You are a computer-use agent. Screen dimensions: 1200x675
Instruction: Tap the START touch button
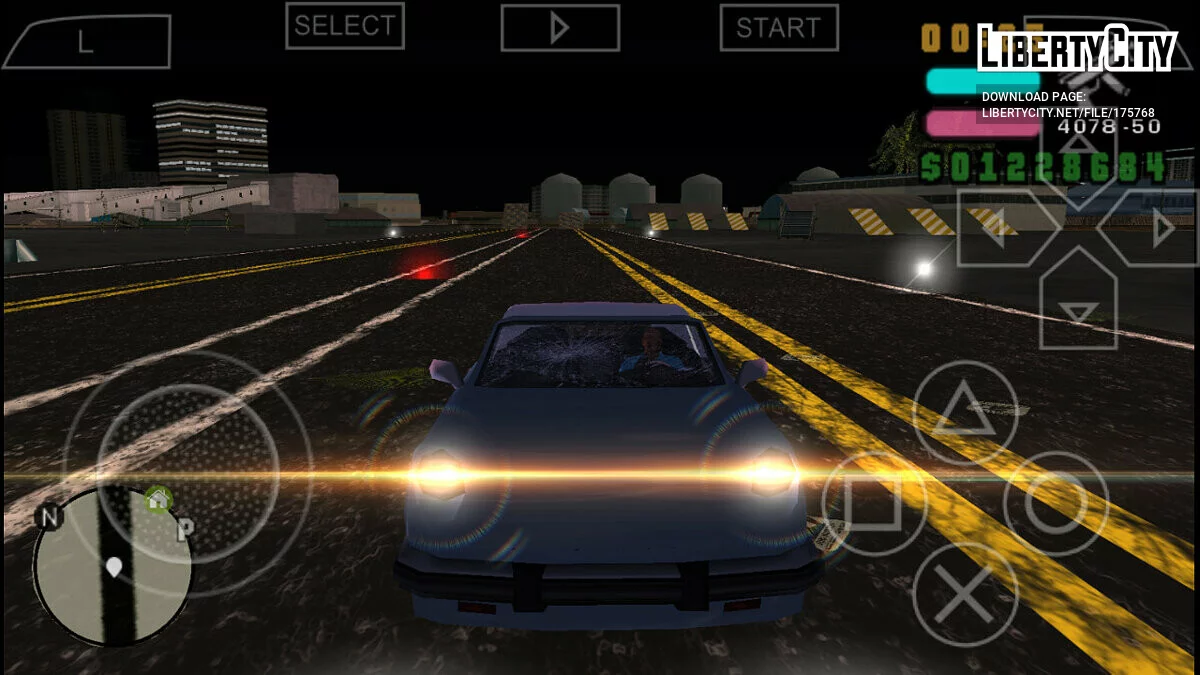(779, 27)
